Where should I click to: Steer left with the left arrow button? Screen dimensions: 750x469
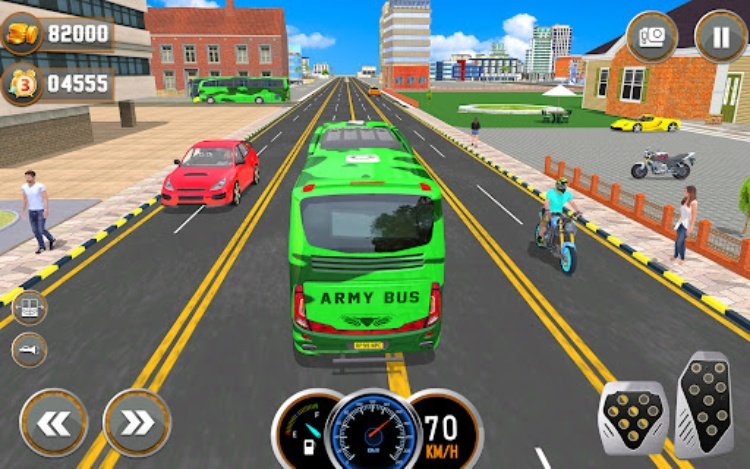click(54, 422)
